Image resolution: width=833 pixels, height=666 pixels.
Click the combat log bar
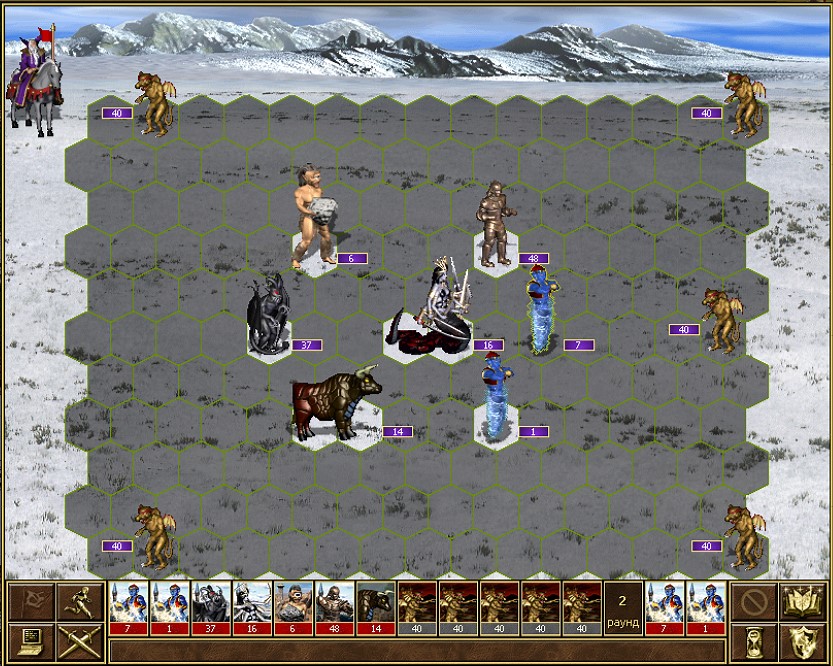pyautogui.click(x=417, y=650)
